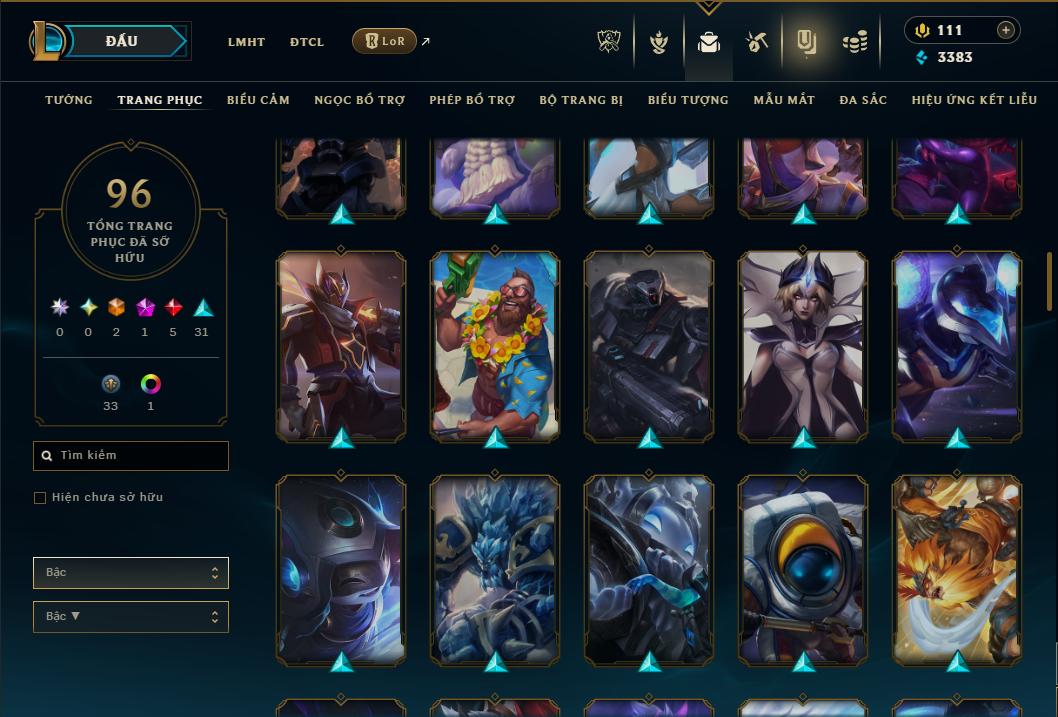This screenshot has height=717, width=1058.
Task: Select the BIỂU CẢM tab
Action: [258, 100]
